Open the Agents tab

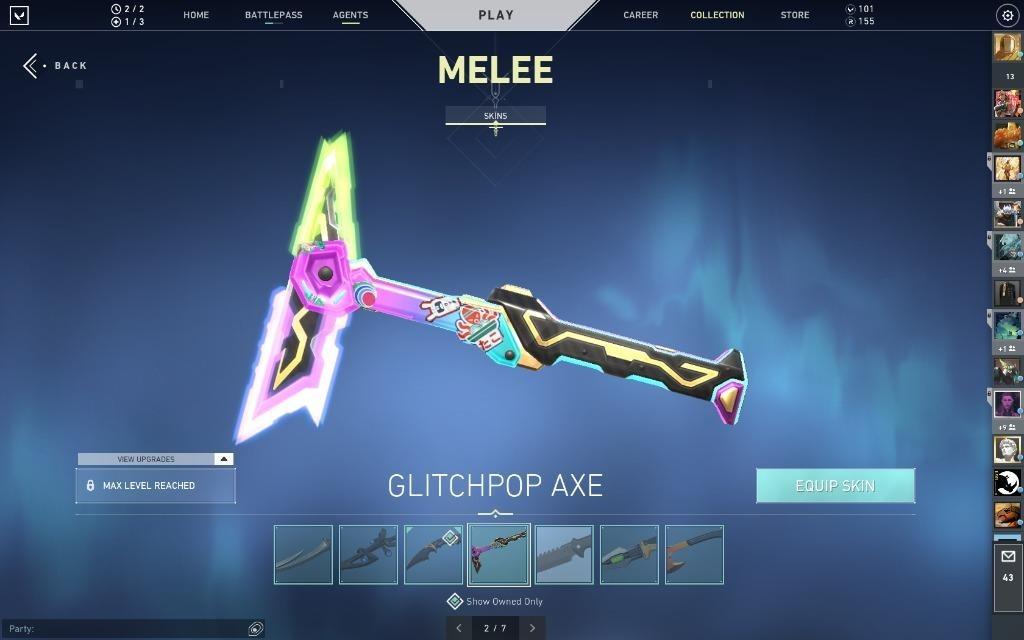350,15
